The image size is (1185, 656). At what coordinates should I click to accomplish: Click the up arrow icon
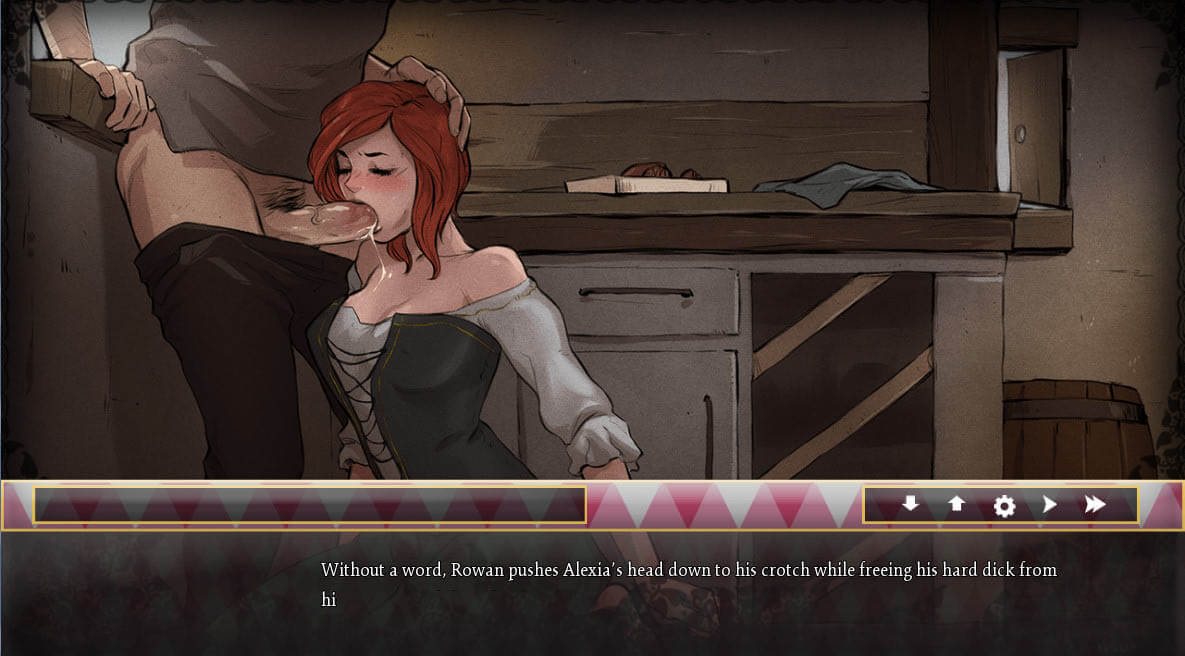pyautogui.click(x=957, y=504)
